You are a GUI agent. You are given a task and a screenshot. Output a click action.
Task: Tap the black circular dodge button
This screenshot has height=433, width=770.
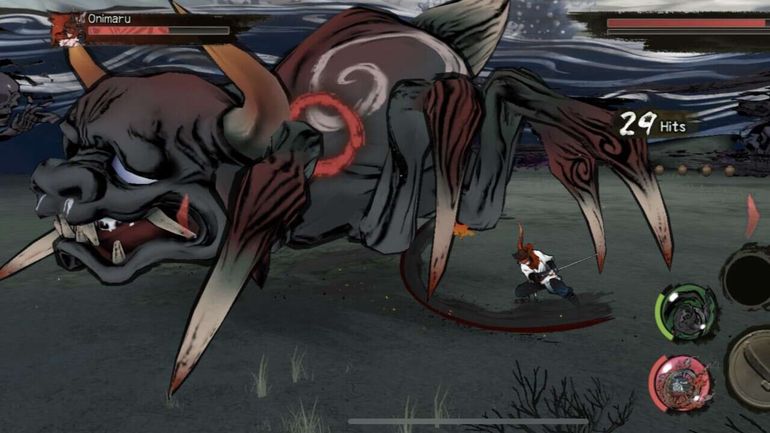(751, 275)
